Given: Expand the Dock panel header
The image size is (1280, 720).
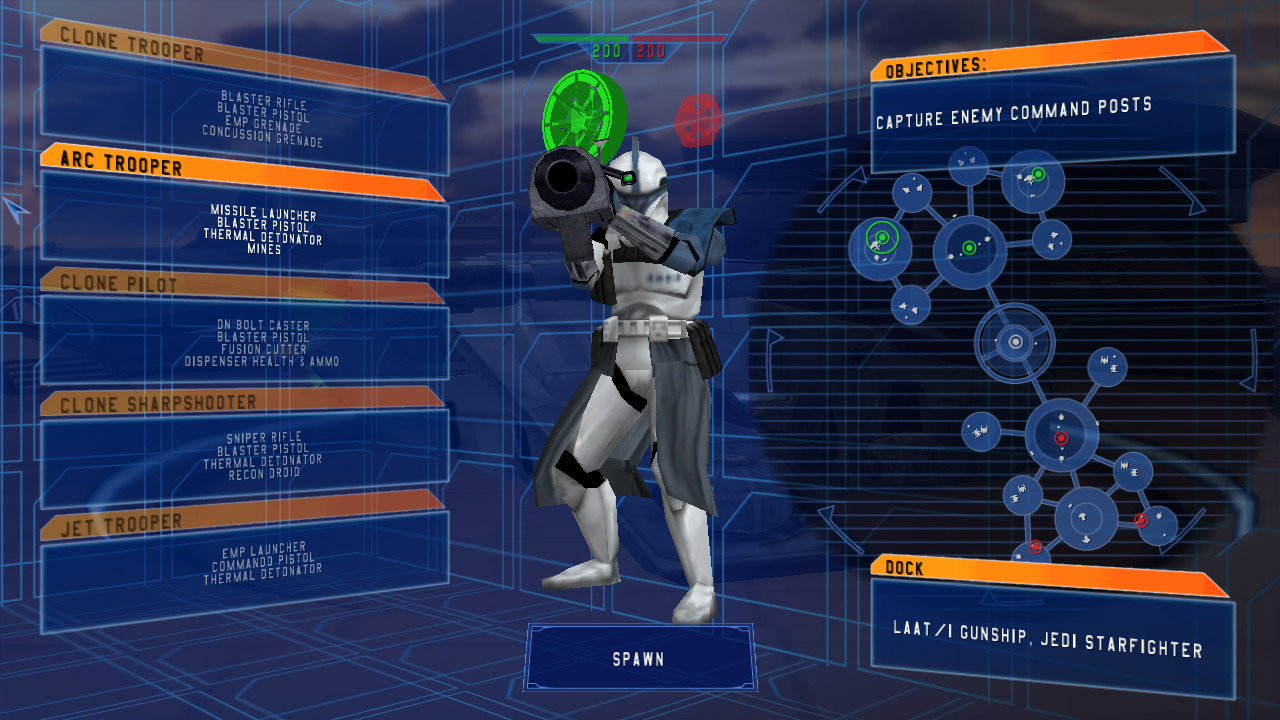Looking at the screenshot, I should (905, 569).
